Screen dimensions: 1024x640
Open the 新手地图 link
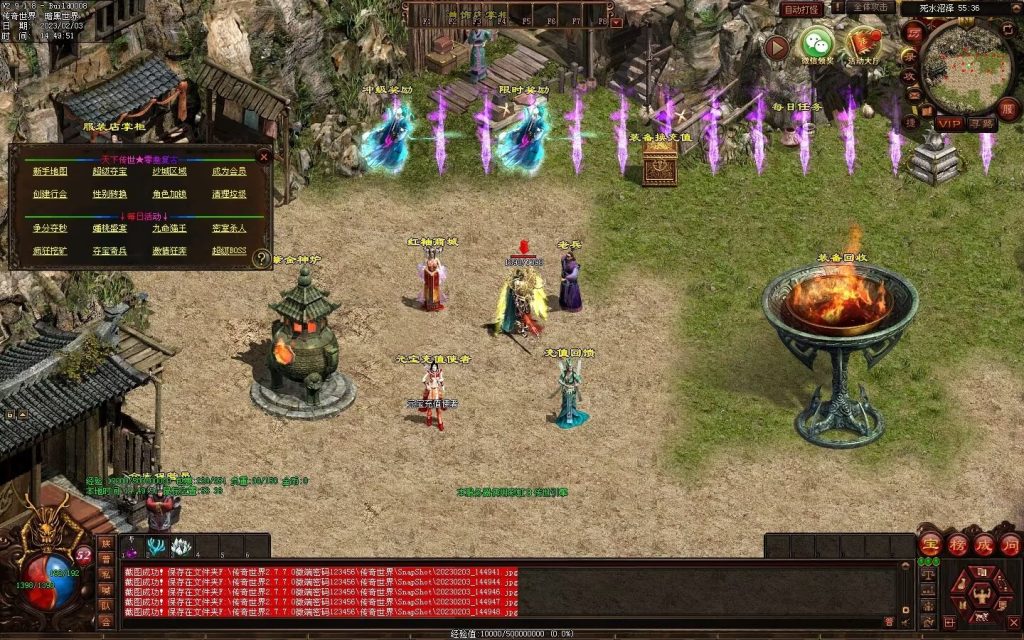click(x=50, y=171)
